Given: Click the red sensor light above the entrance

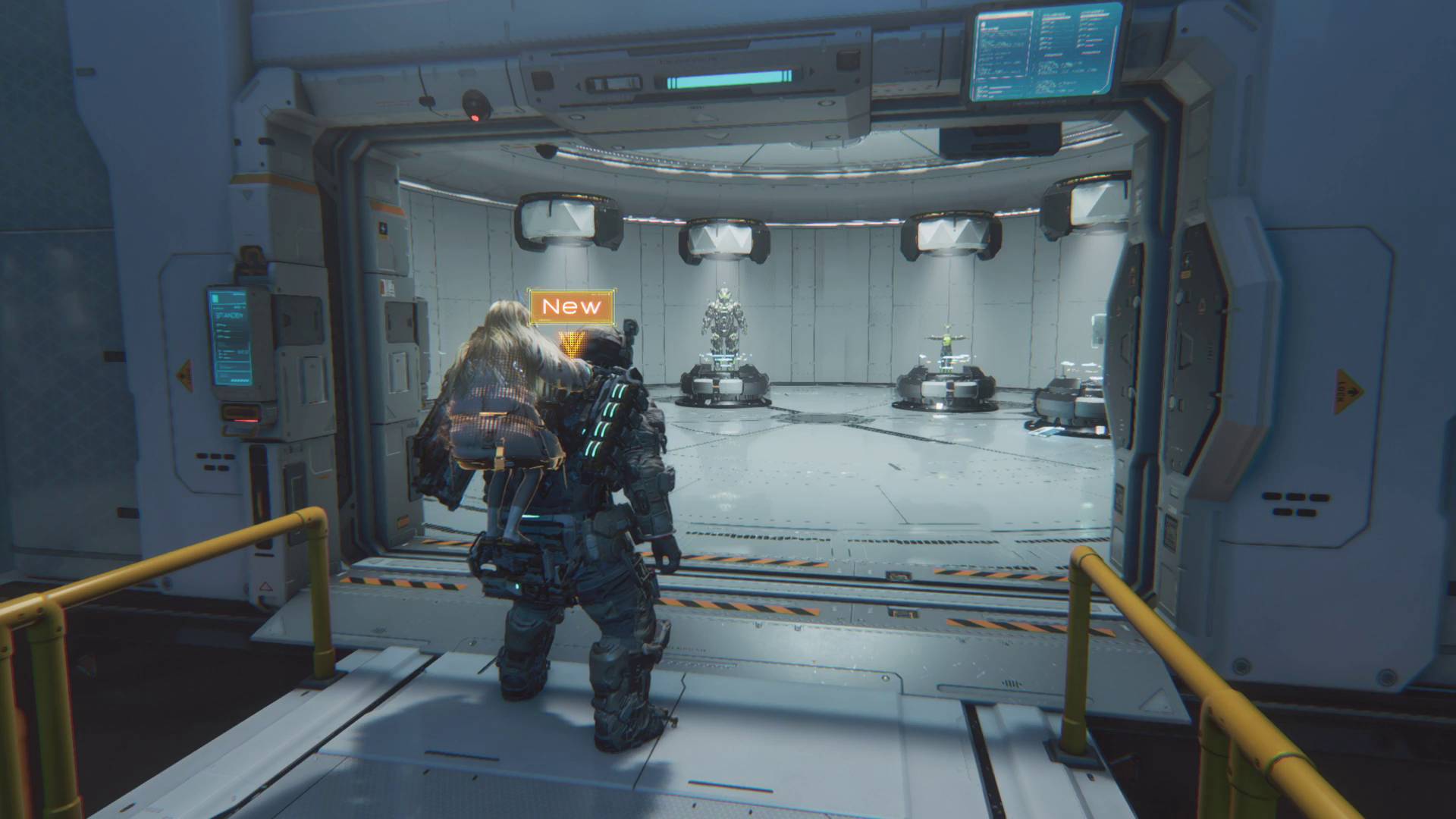Looking at the screenshot, I should pos(475,118).
